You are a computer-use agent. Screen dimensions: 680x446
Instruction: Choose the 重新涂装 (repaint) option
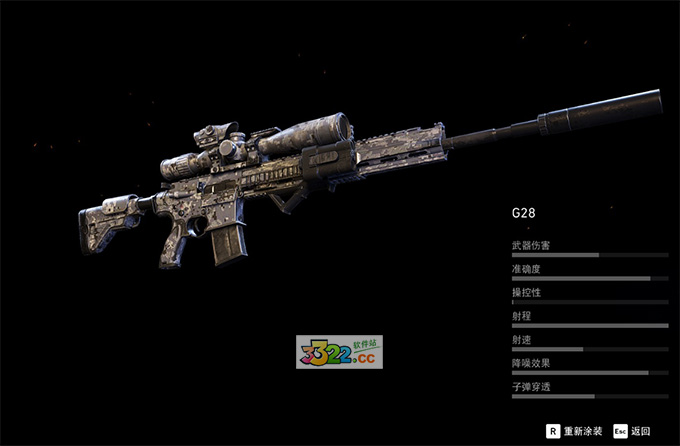[x=576, y=431]
